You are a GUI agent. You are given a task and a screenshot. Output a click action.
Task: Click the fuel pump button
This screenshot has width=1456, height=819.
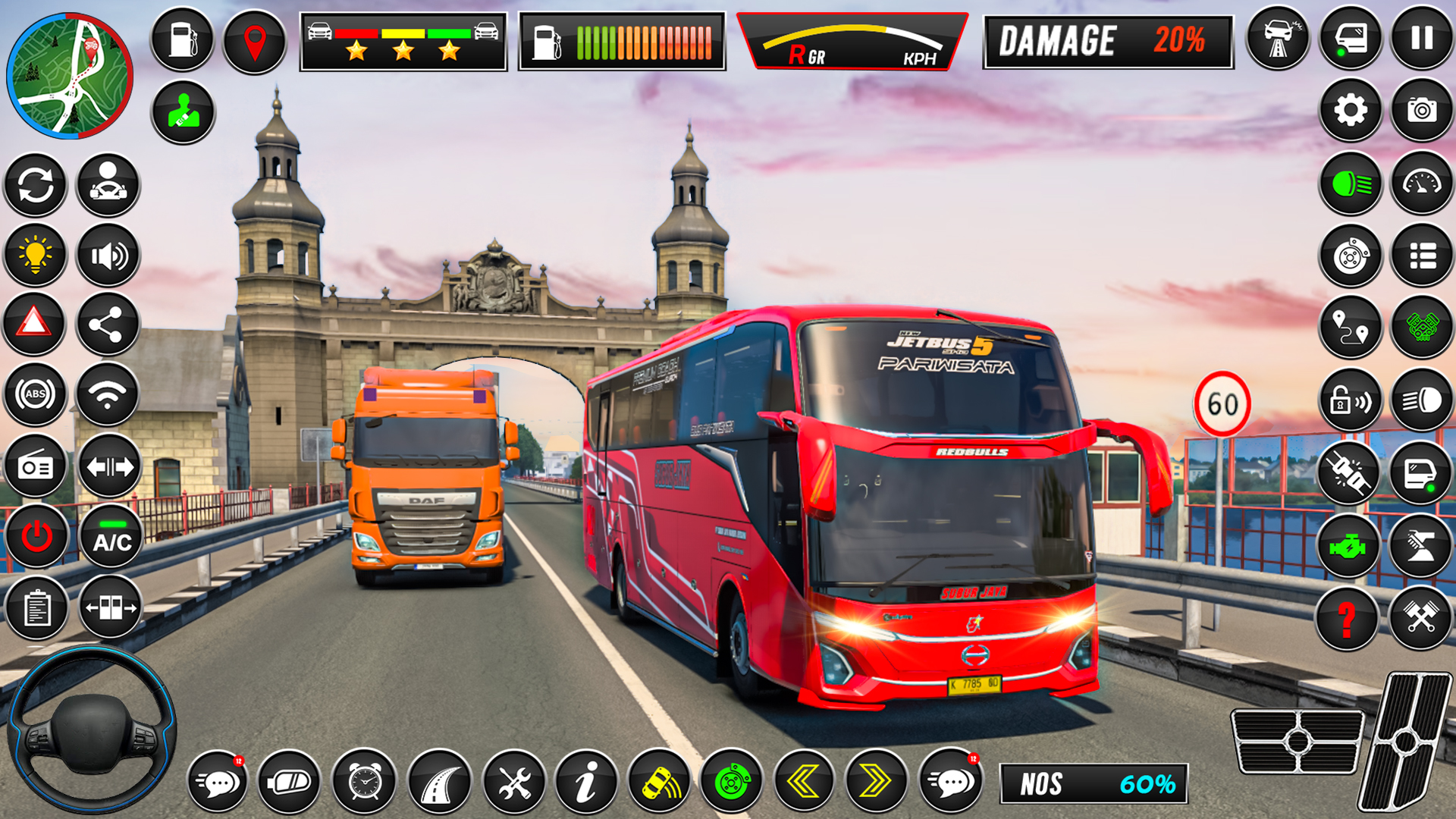(183, 39)
